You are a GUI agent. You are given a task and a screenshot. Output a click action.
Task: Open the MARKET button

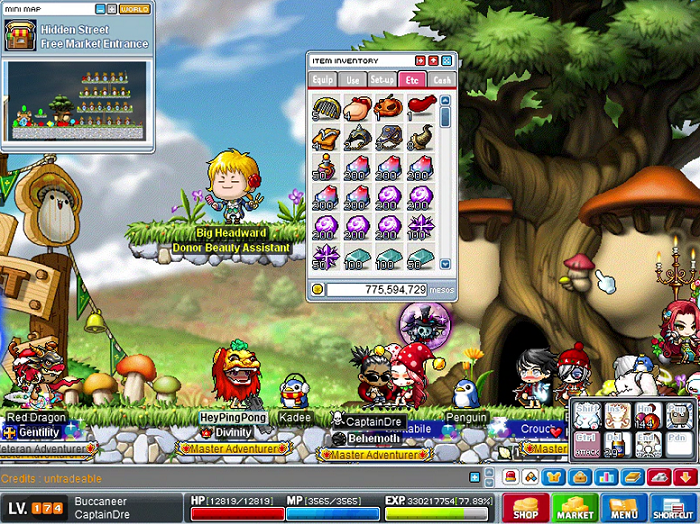(x=575, y=508)
